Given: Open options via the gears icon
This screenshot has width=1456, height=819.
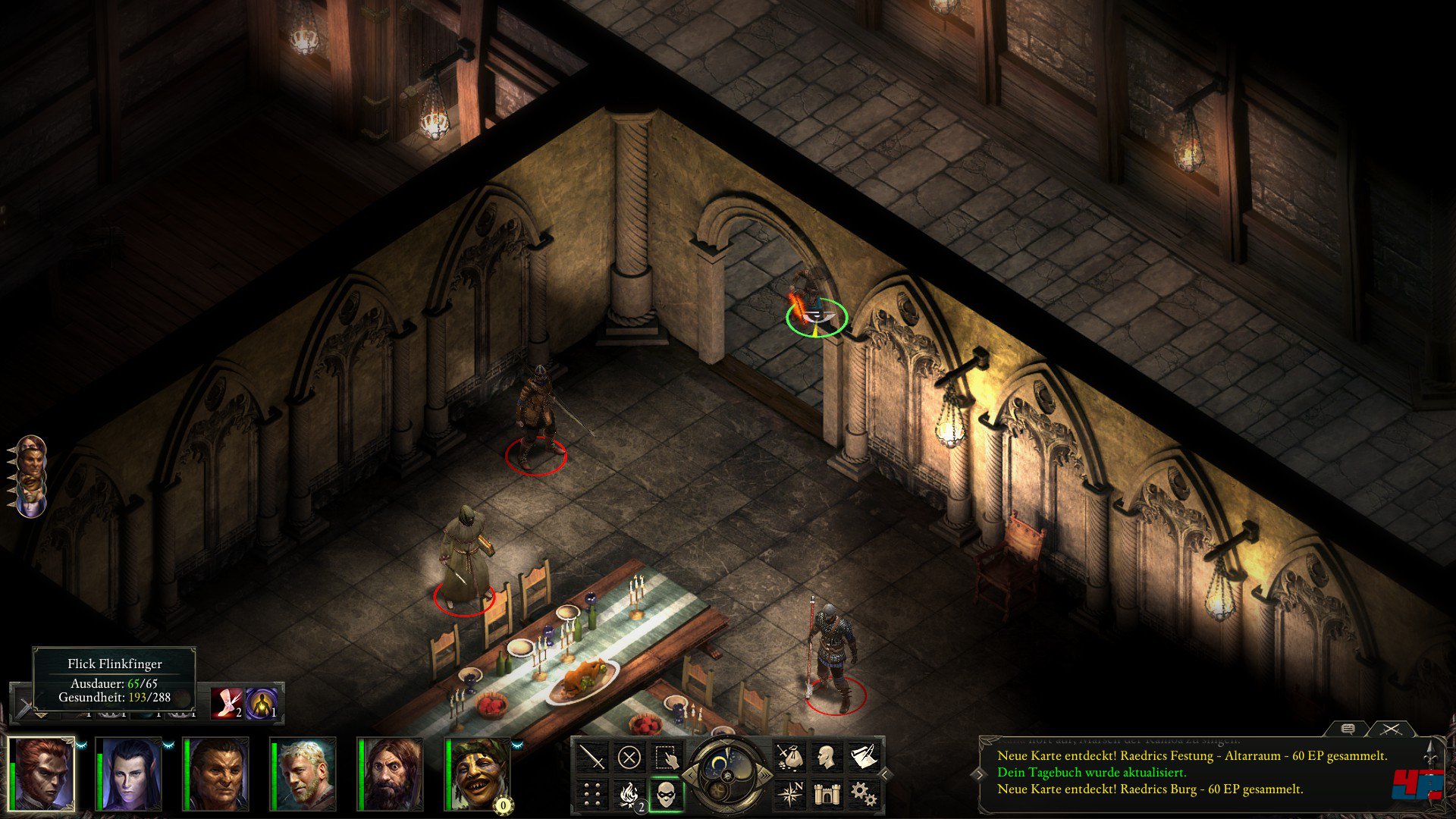Looking at the screenshot, I should pyautogui.click(x=862, y=794).
